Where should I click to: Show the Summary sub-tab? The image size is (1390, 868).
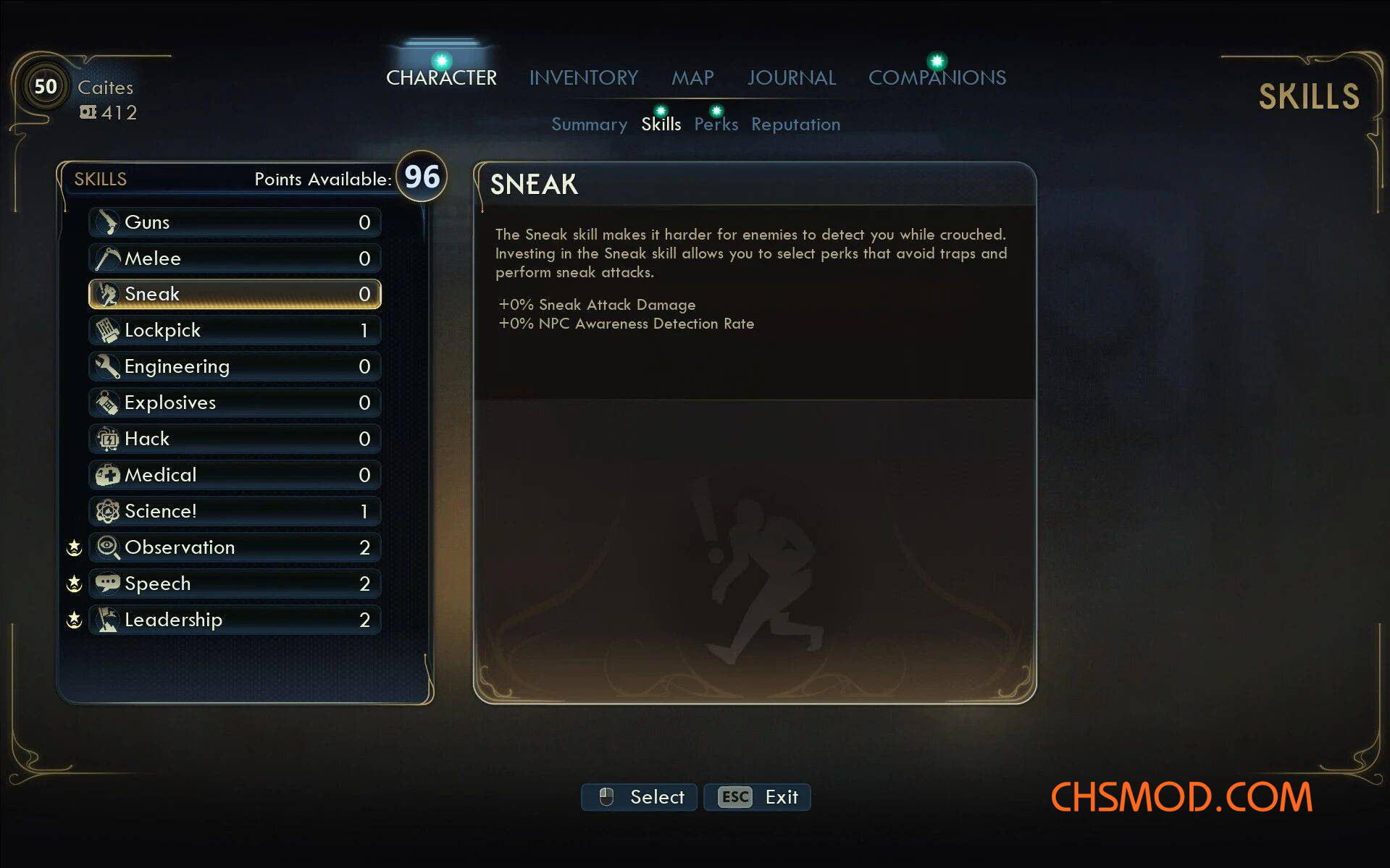click(x=589, y=125)
